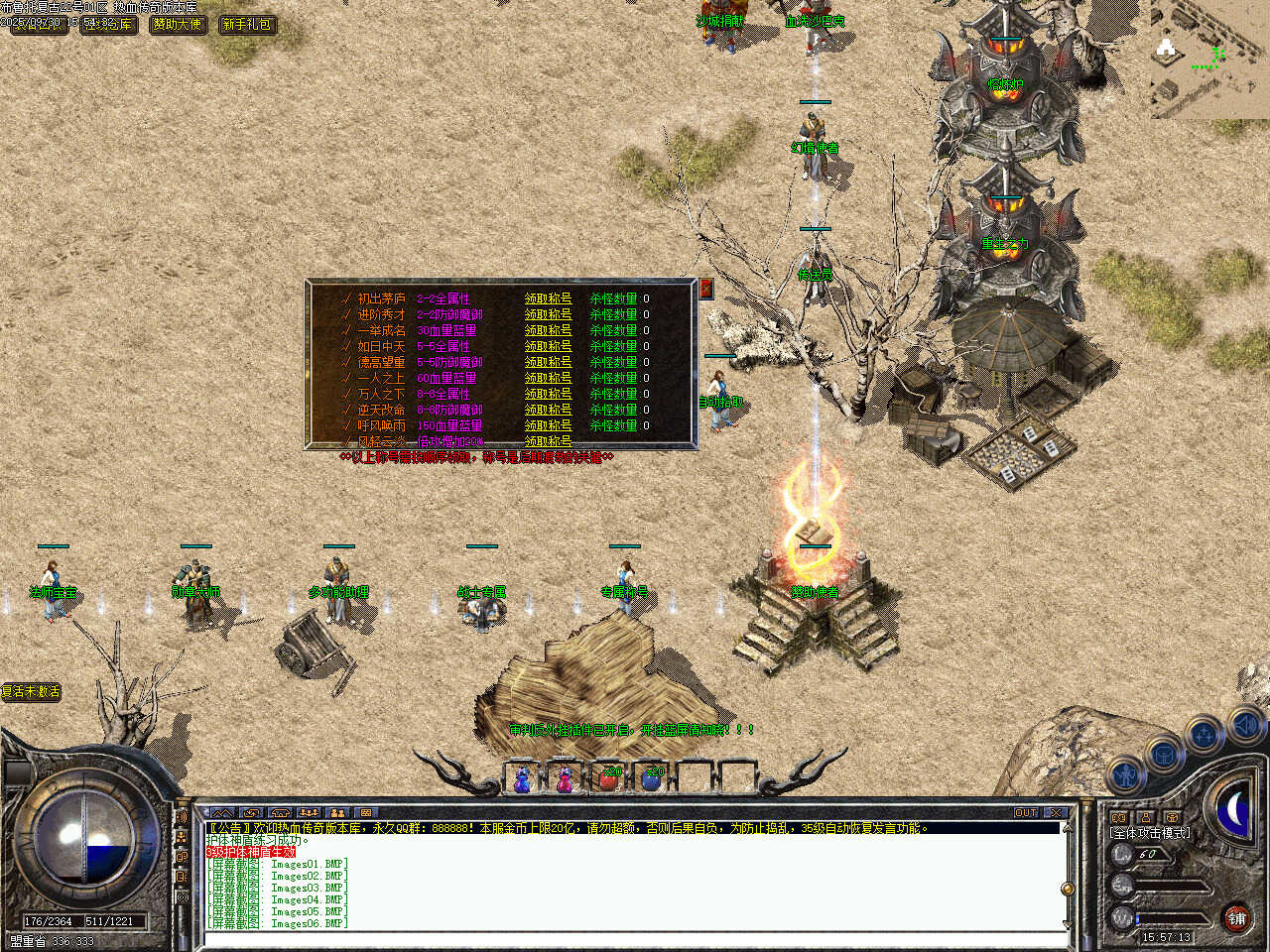Close the title rewards panel
1270x952 pixels.
tap(706, 289)
